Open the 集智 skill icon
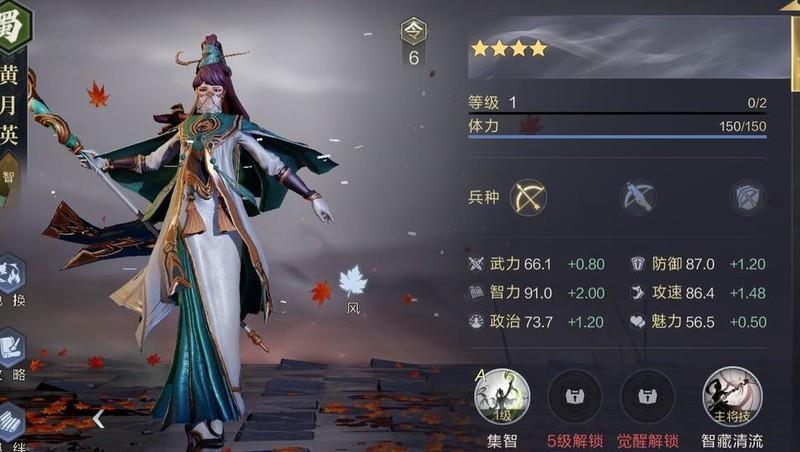The width and height of the screenshot is (800, 452). 501,396
